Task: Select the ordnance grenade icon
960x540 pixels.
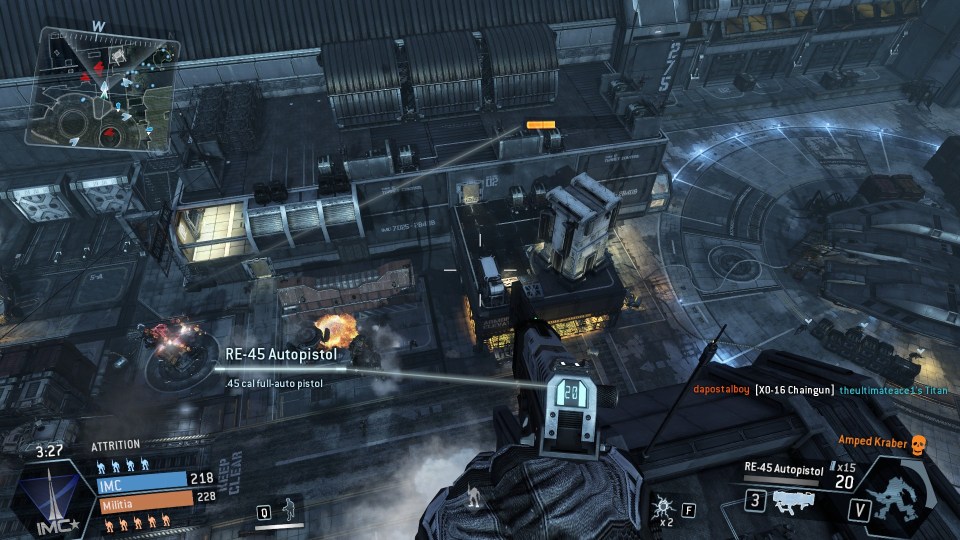Action: 662,507
